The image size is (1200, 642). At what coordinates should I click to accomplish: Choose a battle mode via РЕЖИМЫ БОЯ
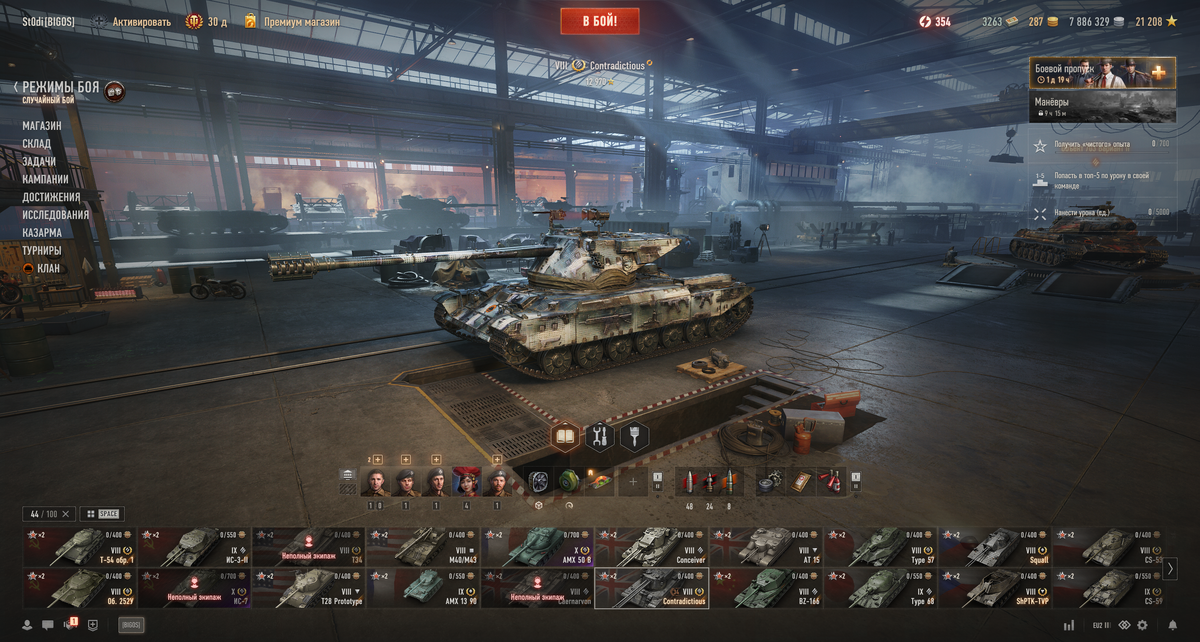pos(60,88)
